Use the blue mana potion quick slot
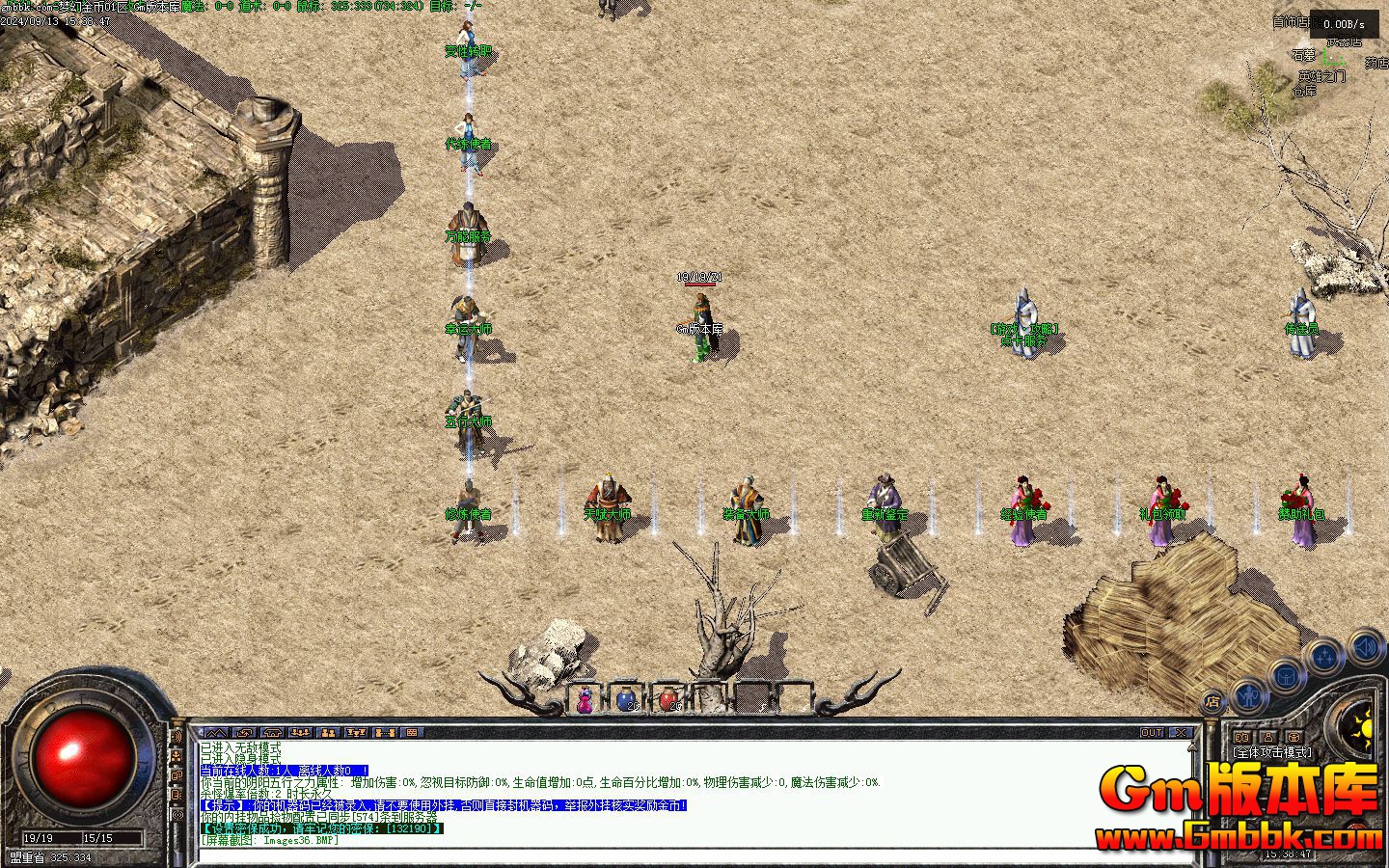Screen dimensions: 1389x868 tap(626, 698)
